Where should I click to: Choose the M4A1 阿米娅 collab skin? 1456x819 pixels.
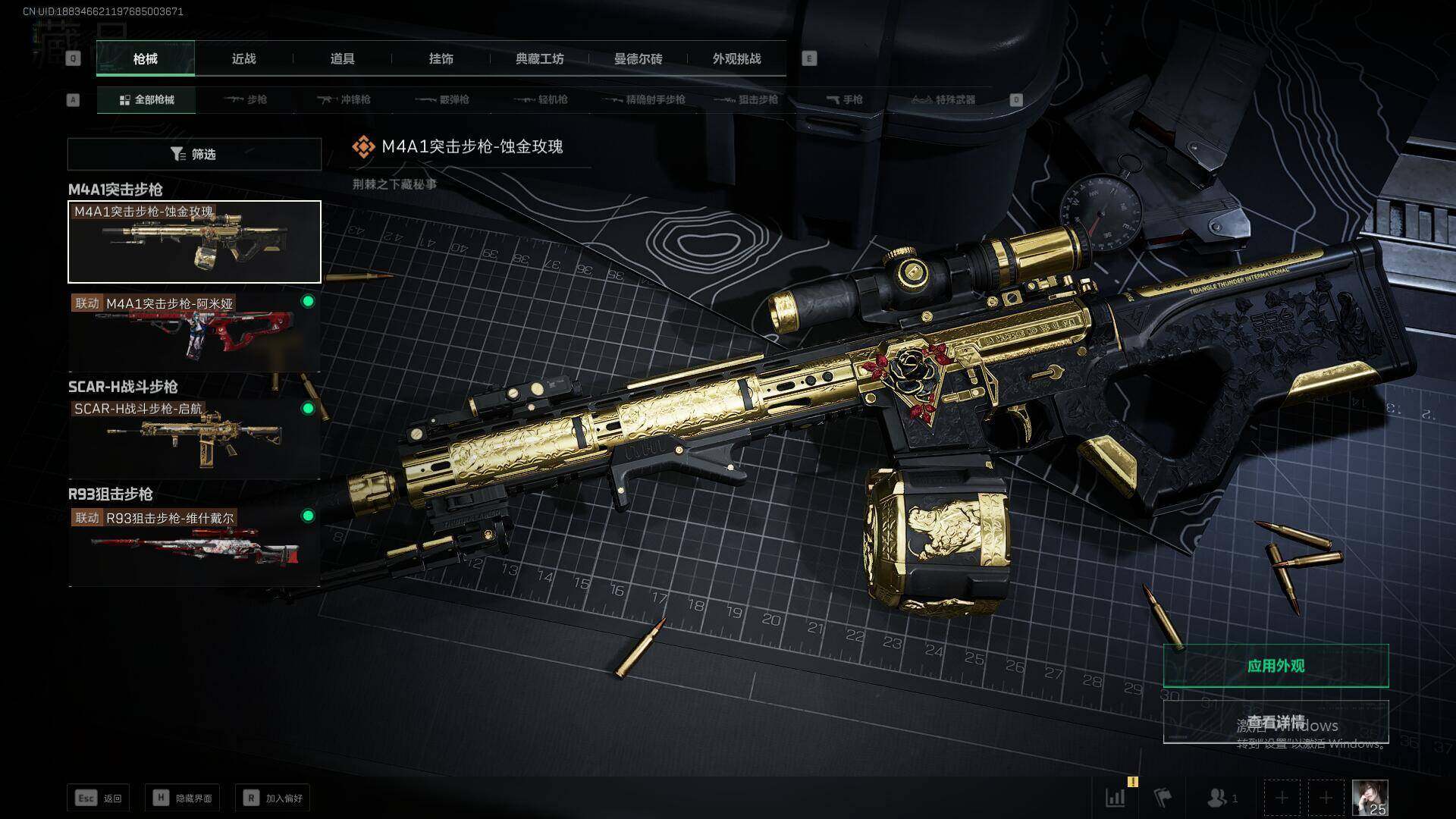pos(194,332)
